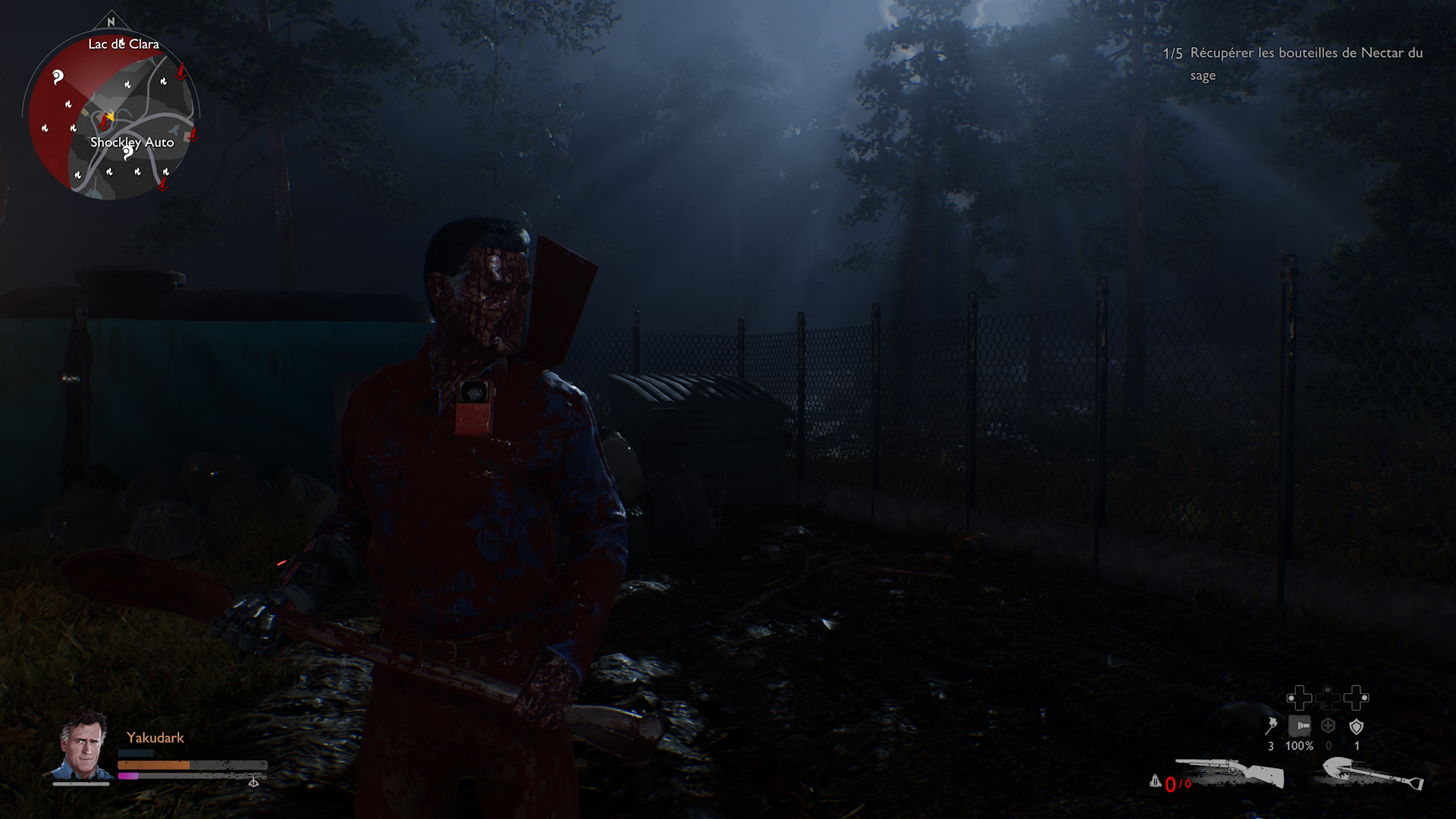Image resolution: width=1456 pixels, height=819 pixels.
Task: Select the yellow player arrow on minimap
Action: click(110, 117)
